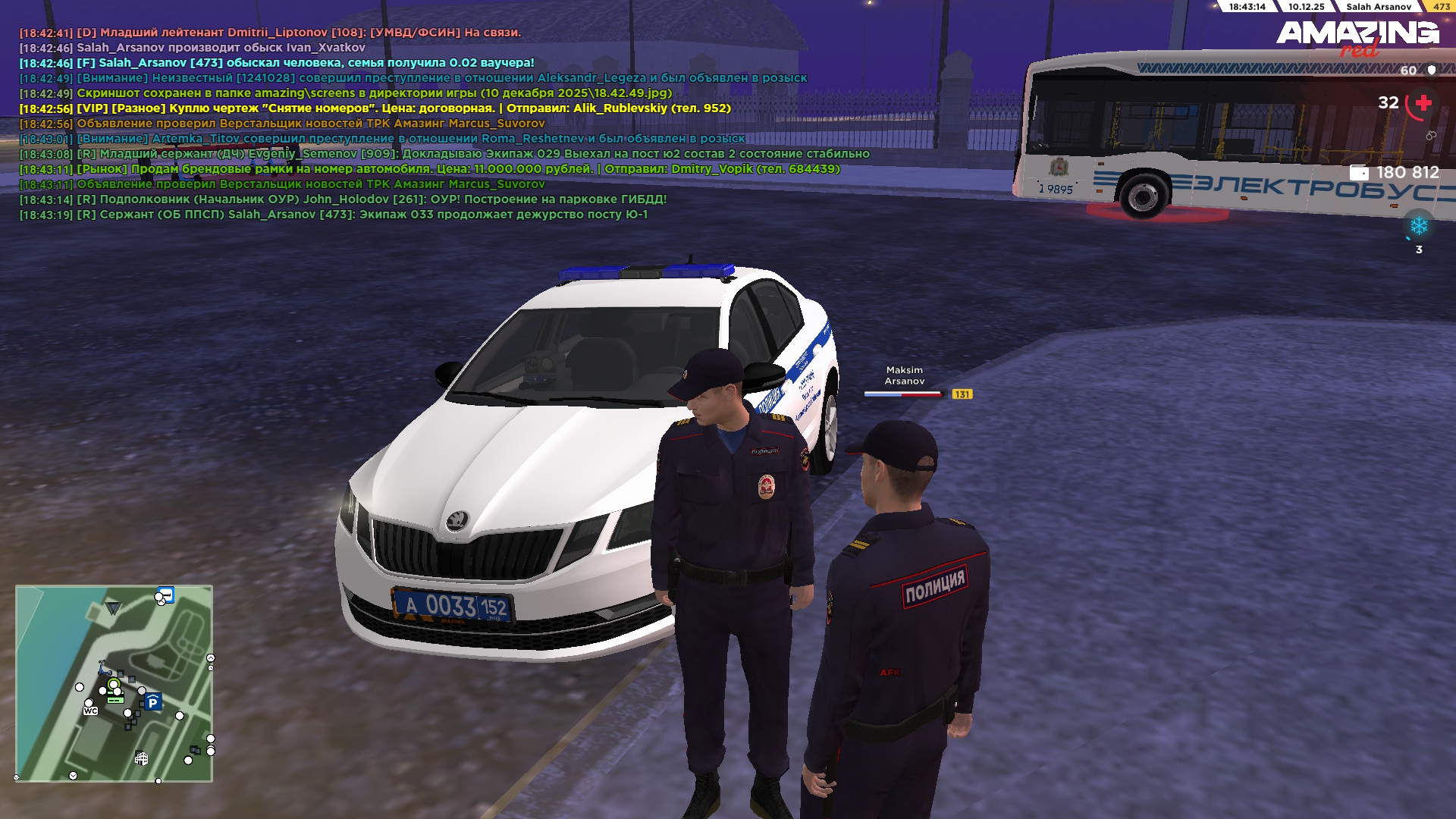The image size is (1456, 819).
Task: Click the snowflake freeze icon
Action: (x=1418, y=226)
